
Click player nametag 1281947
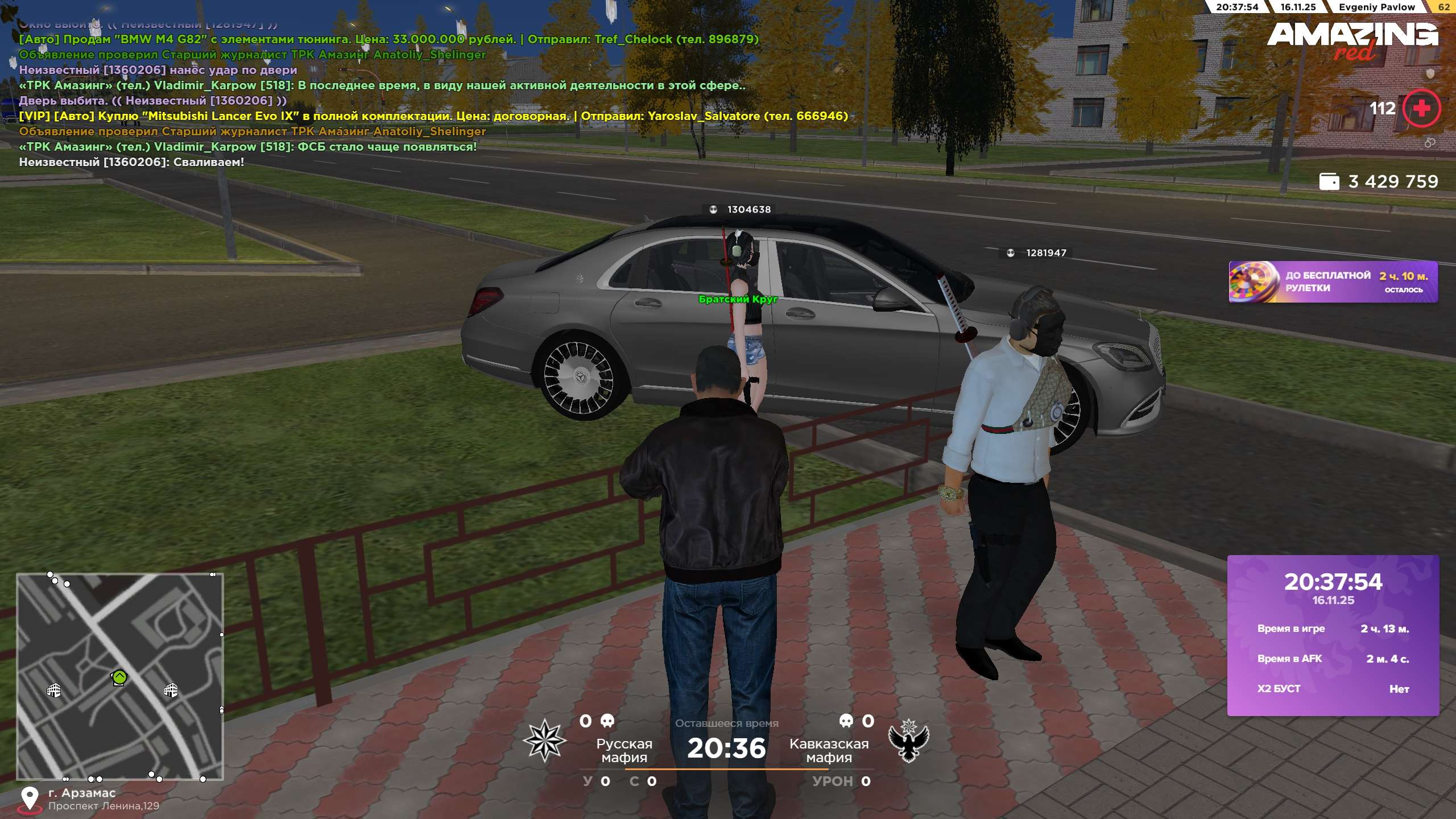point(1045,253)
